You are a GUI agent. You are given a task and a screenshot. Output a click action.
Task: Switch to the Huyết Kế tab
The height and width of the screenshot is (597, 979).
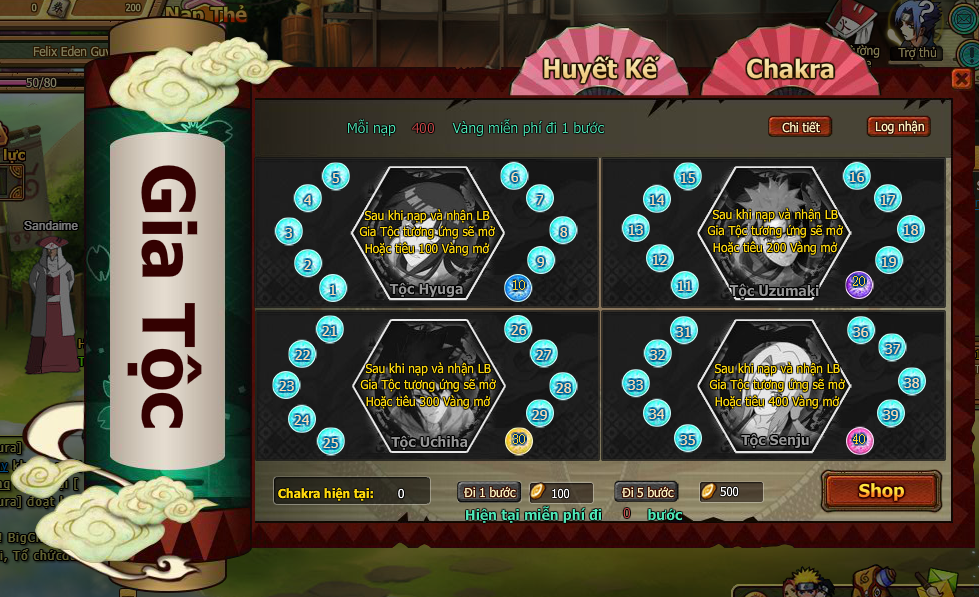coord(600,68)
